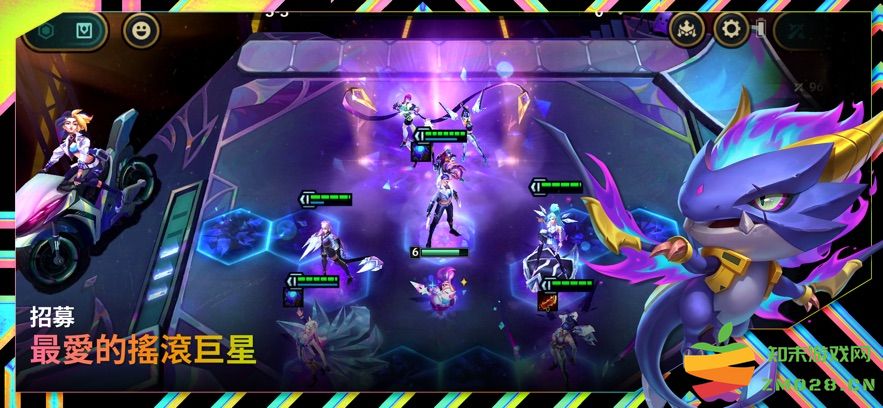Open the emote smiley face button
The width and height of the screenshot is (883, 408).
(x=141, y=30)
